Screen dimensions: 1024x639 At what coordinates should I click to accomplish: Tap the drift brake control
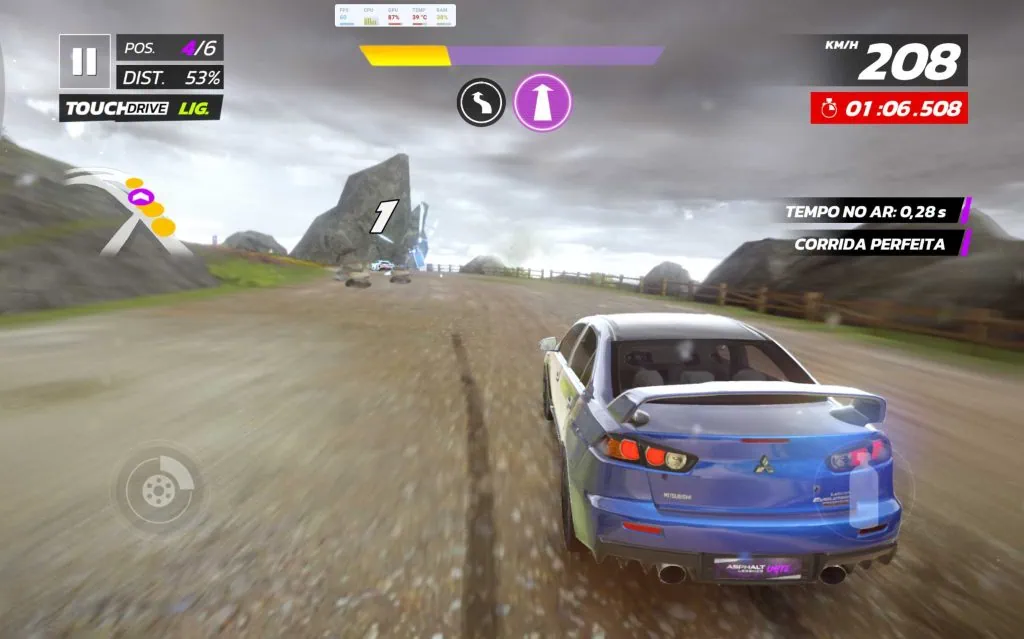[159, 489]
